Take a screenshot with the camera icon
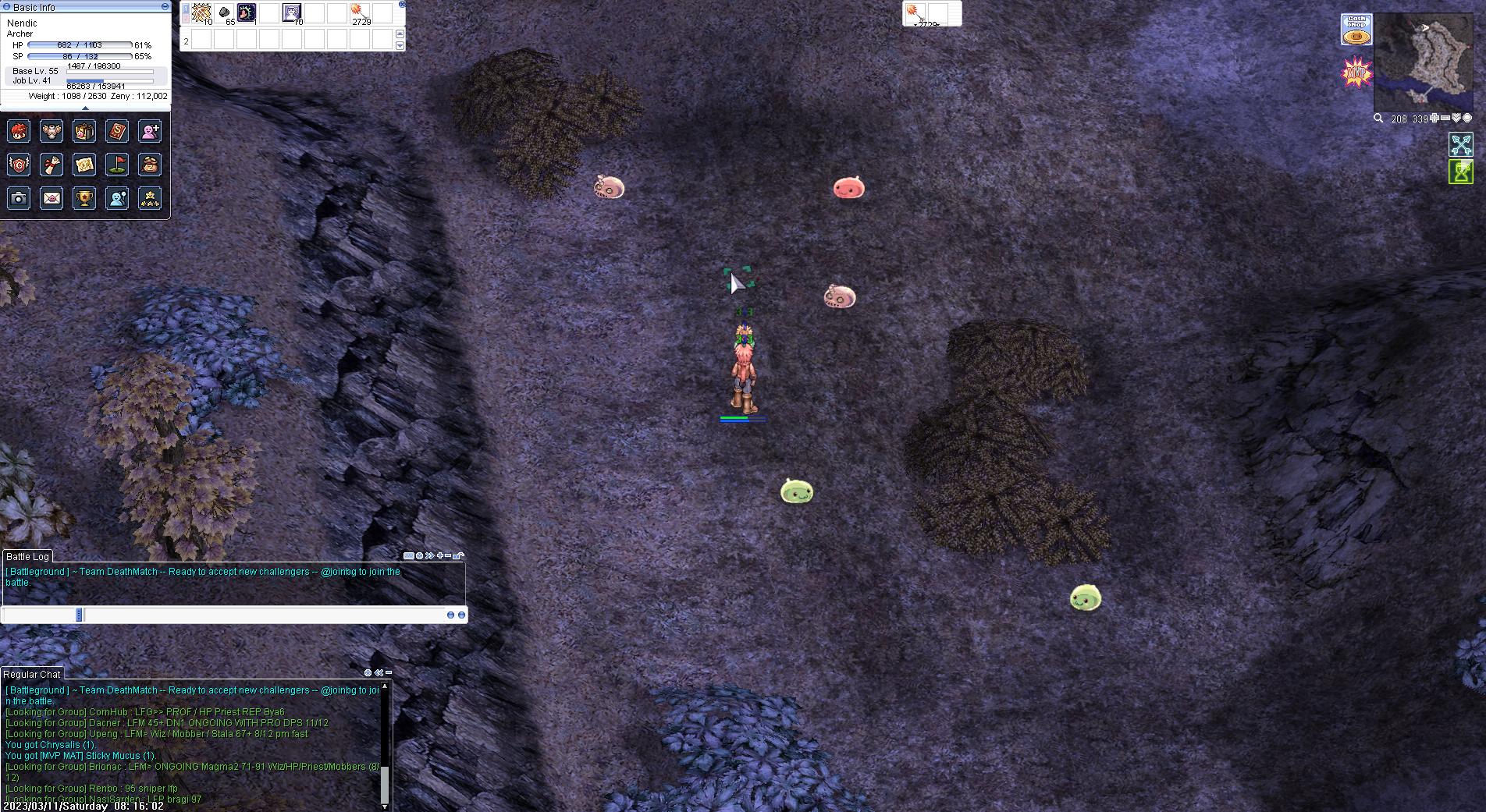Image resolution: width=1486 pixels, height=812 pixels. [17, 197]
